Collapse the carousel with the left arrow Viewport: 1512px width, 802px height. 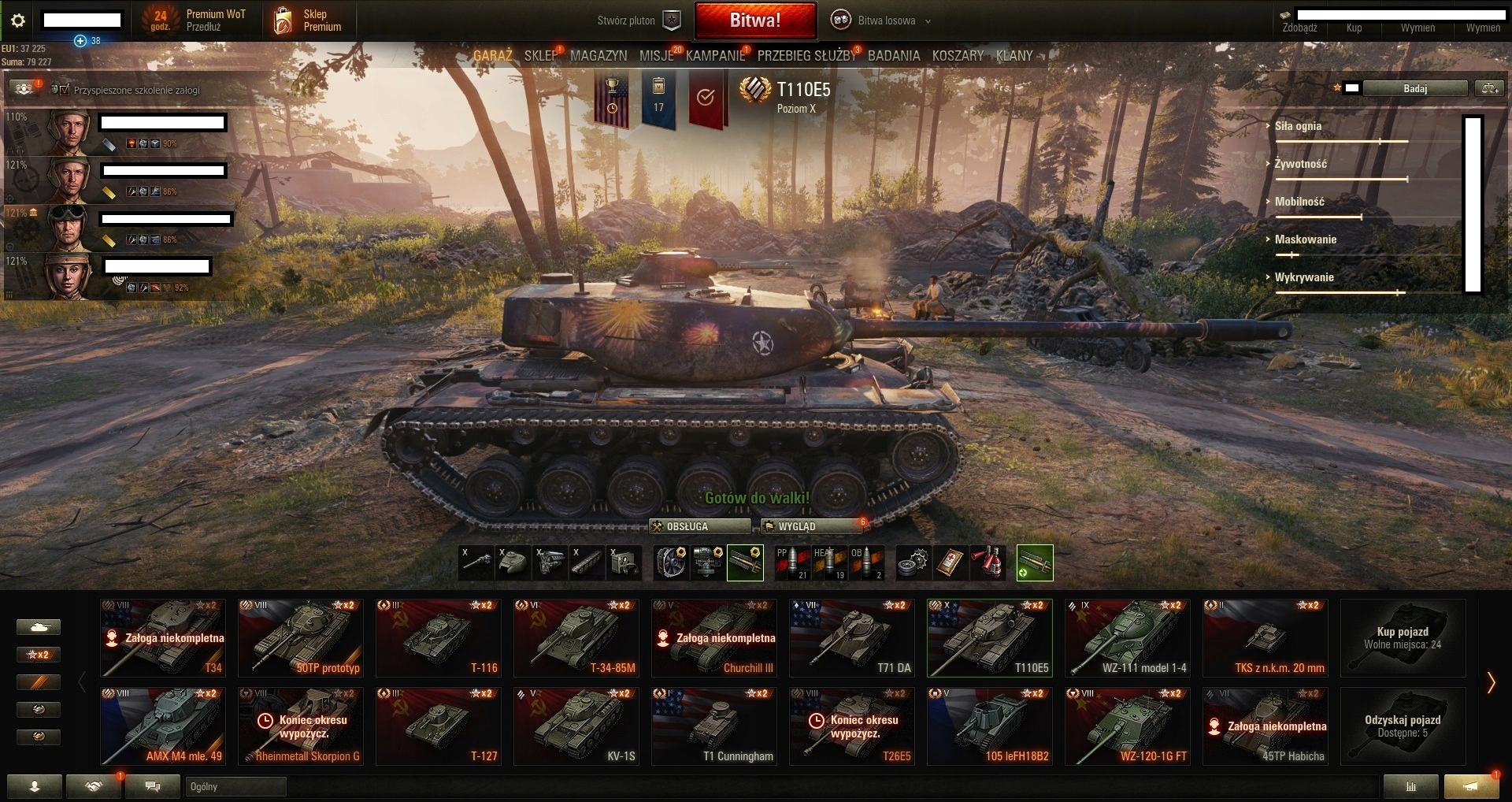point(82,681)
